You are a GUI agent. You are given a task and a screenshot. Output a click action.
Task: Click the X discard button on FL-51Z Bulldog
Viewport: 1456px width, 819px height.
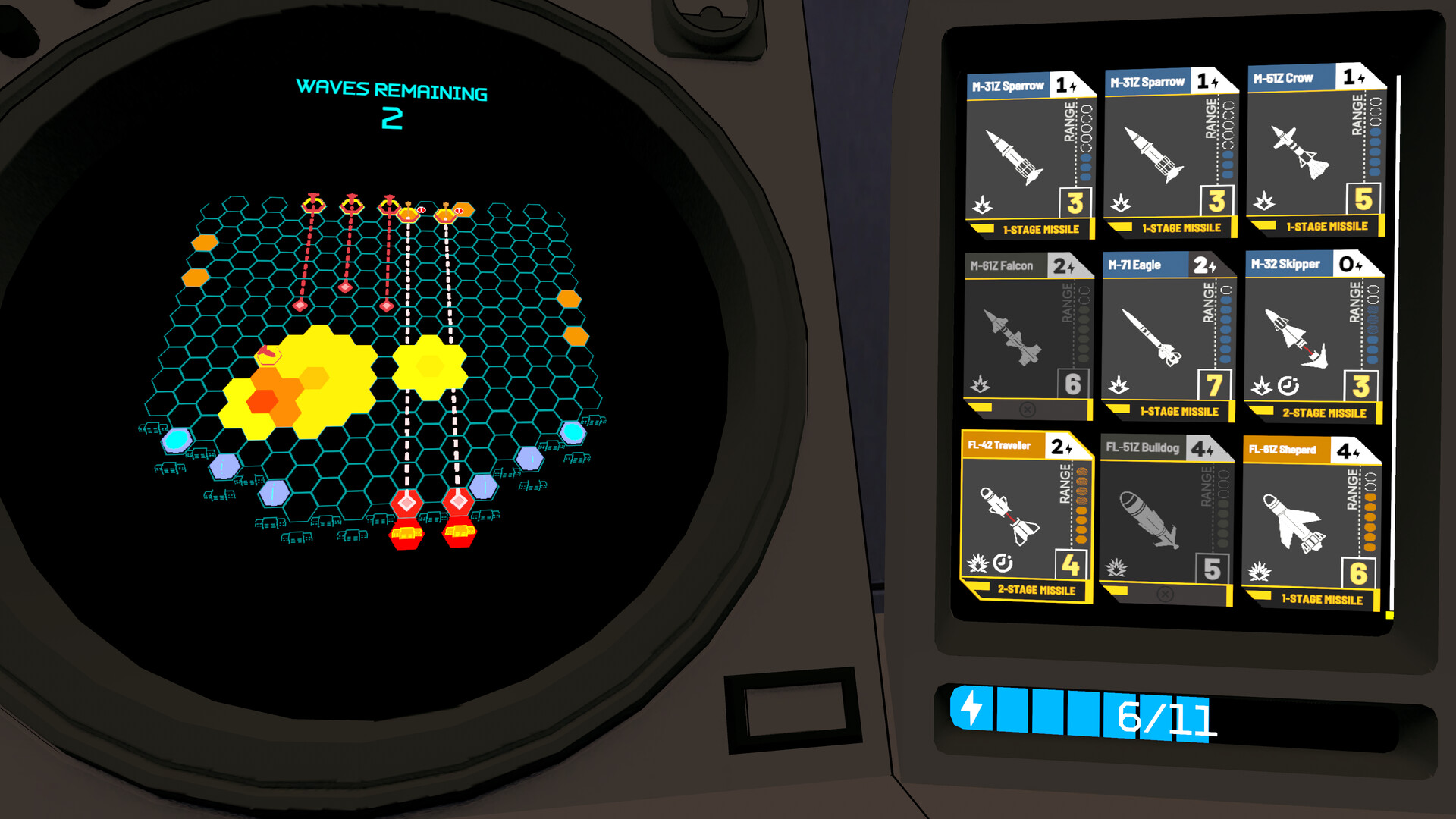(x=1165, y=593)
